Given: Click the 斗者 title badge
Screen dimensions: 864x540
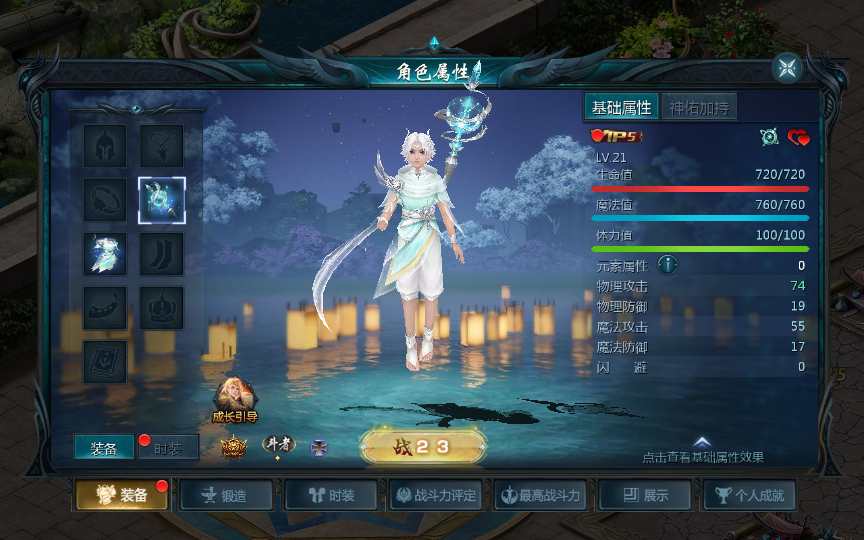Looking at the screenshot, I should 279,445.
